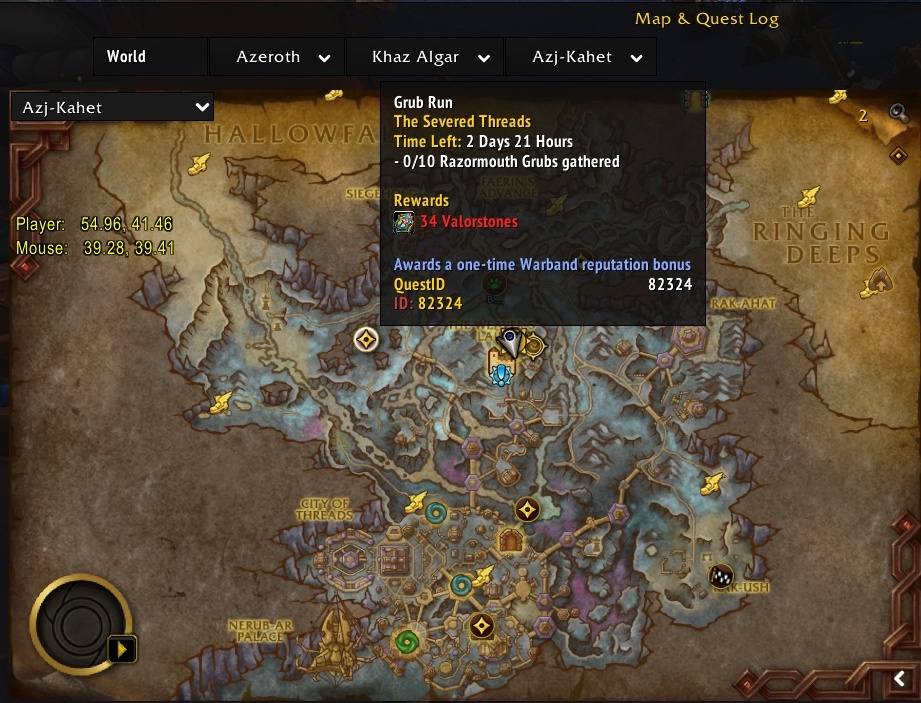Click the orange dungeon entrance doorway icon
921x703 pixels.
click(x=511, y=541)
